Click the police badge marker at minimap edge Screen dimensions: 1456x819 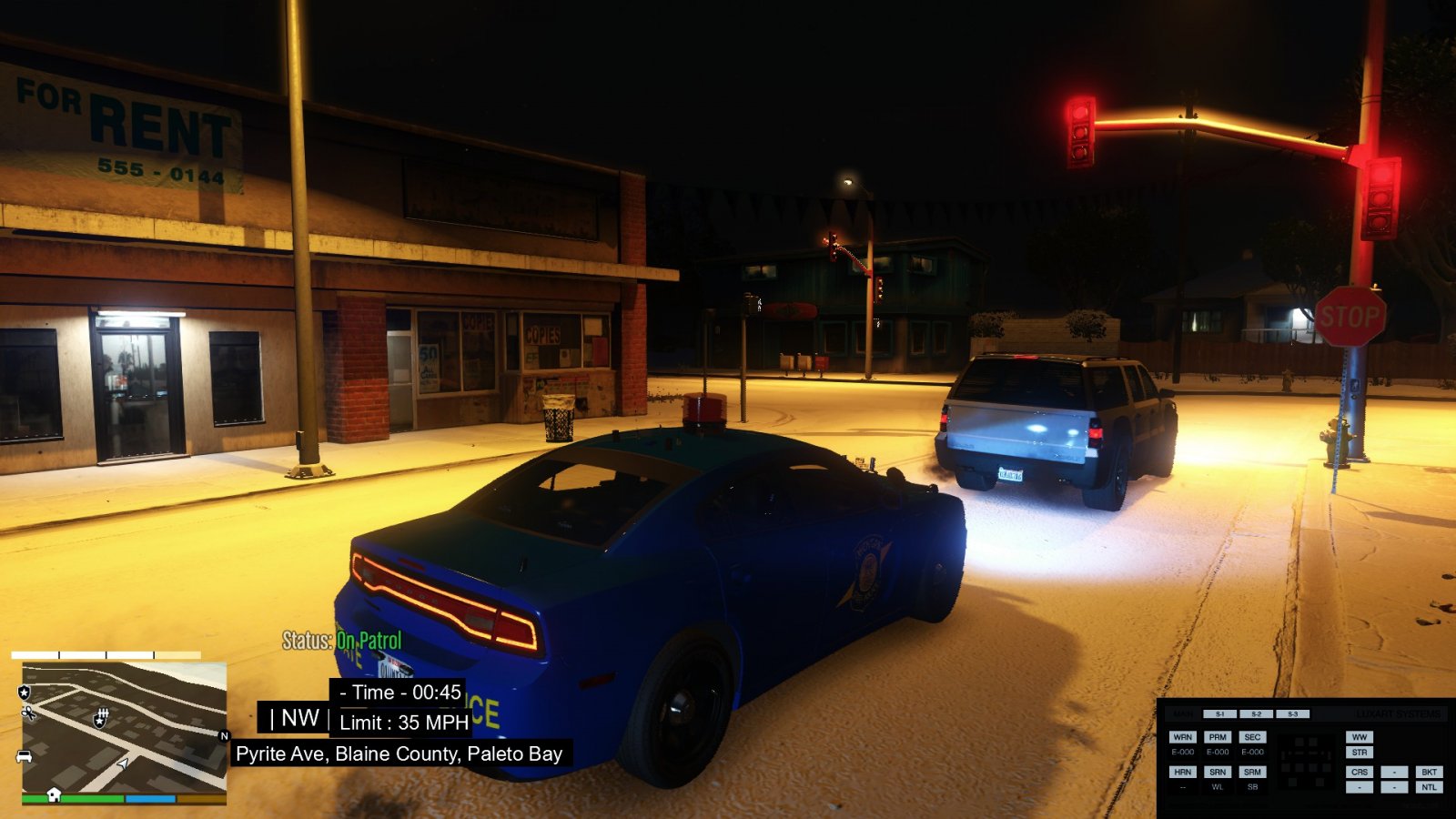[25, 693]
